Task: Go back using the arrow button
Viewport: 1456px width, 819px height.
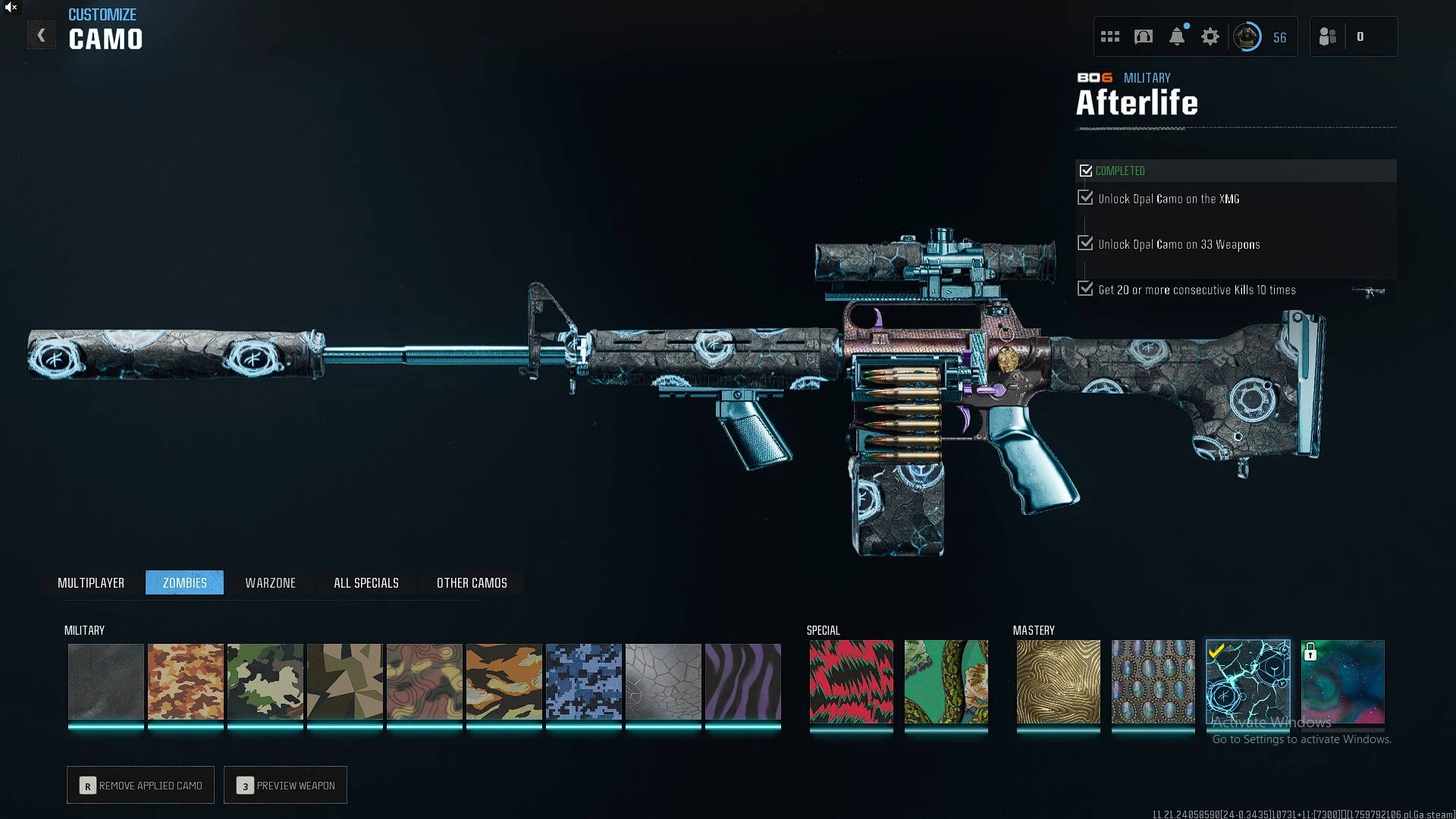Action: (41, 36)
